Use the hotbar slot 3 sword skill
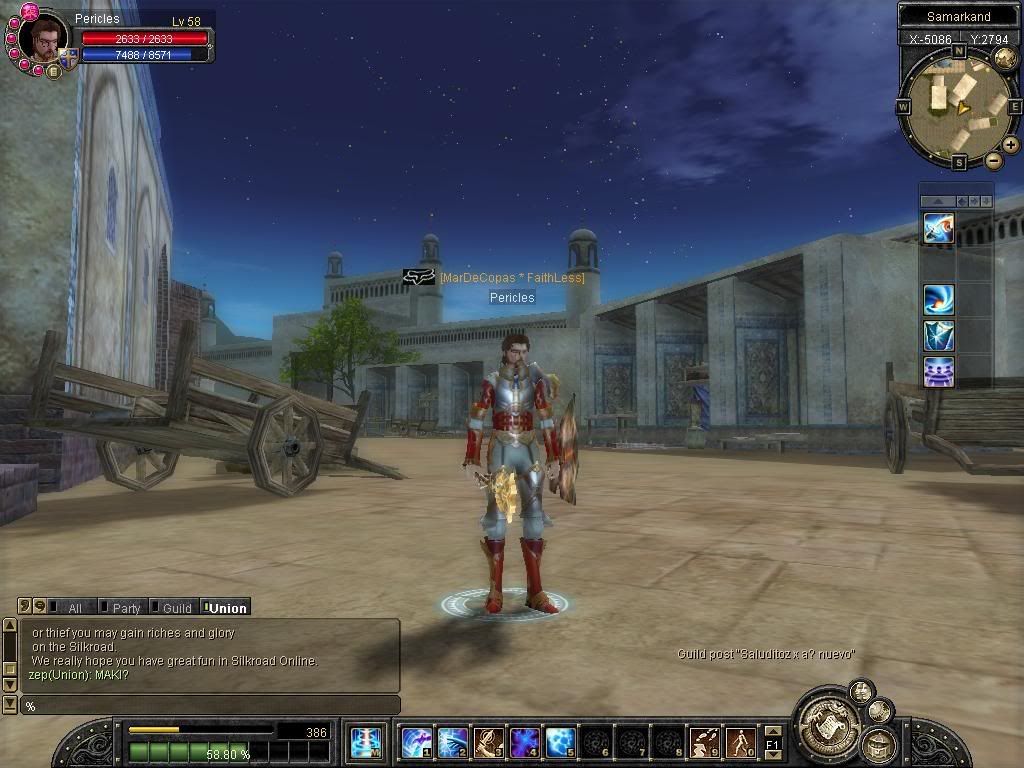This screenshot has height=768, width=1024. pyautogui.click(x=488, y=742)
